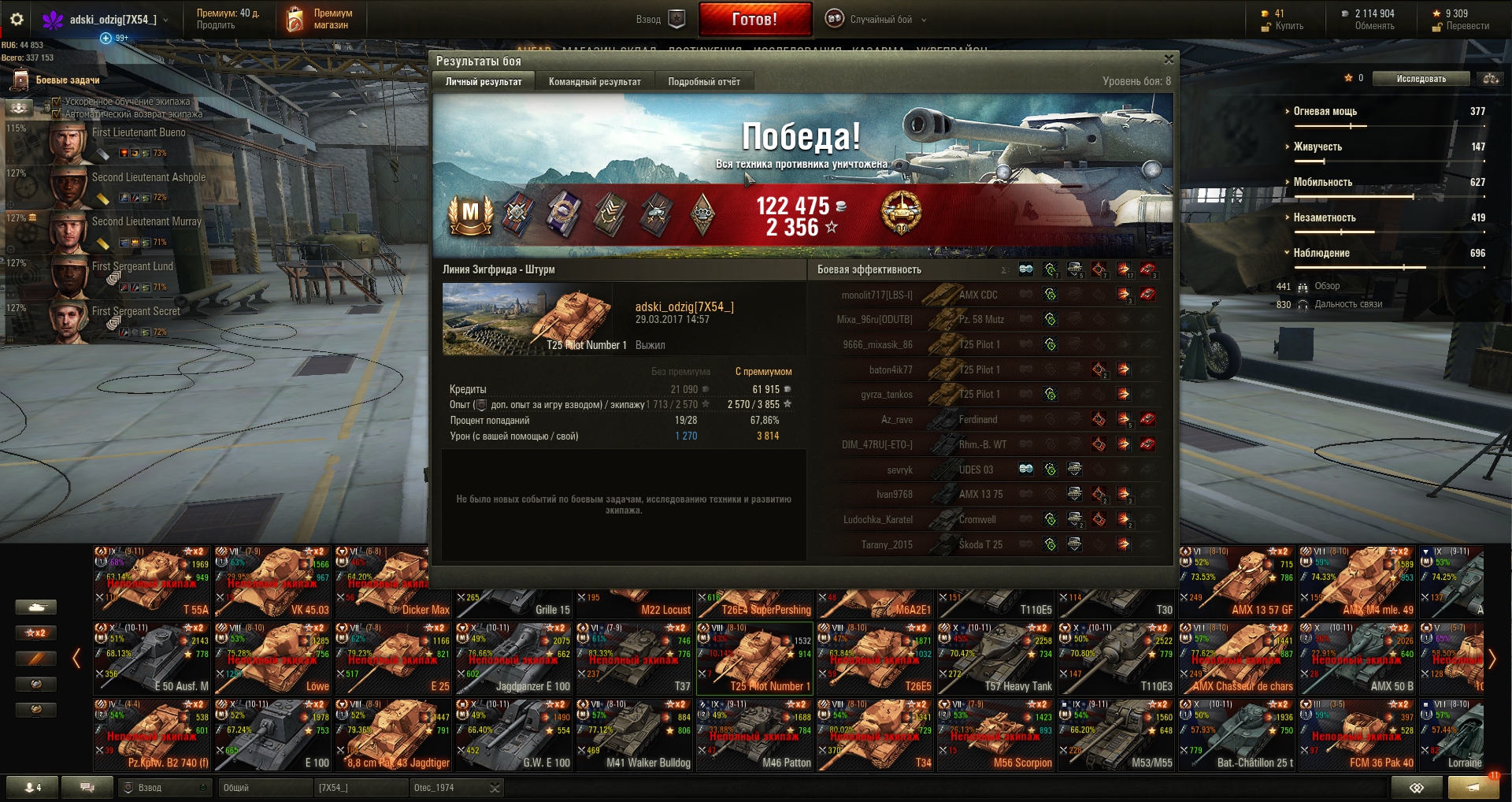Open the Общий chat channel tab

(264, 788)
